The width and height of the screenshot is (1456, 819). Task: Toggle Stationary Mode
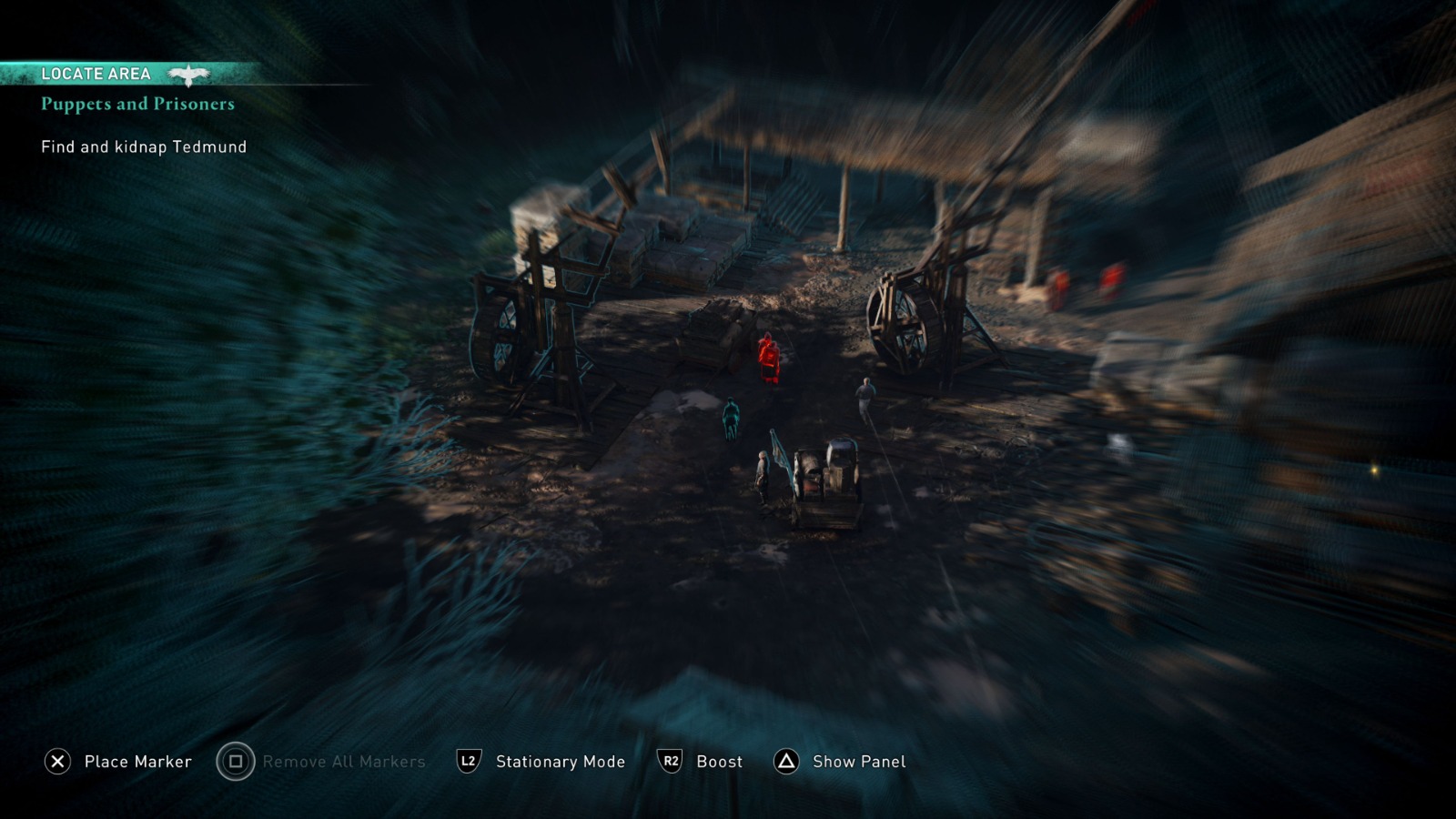pyautogui.click(x=559, y=761)
